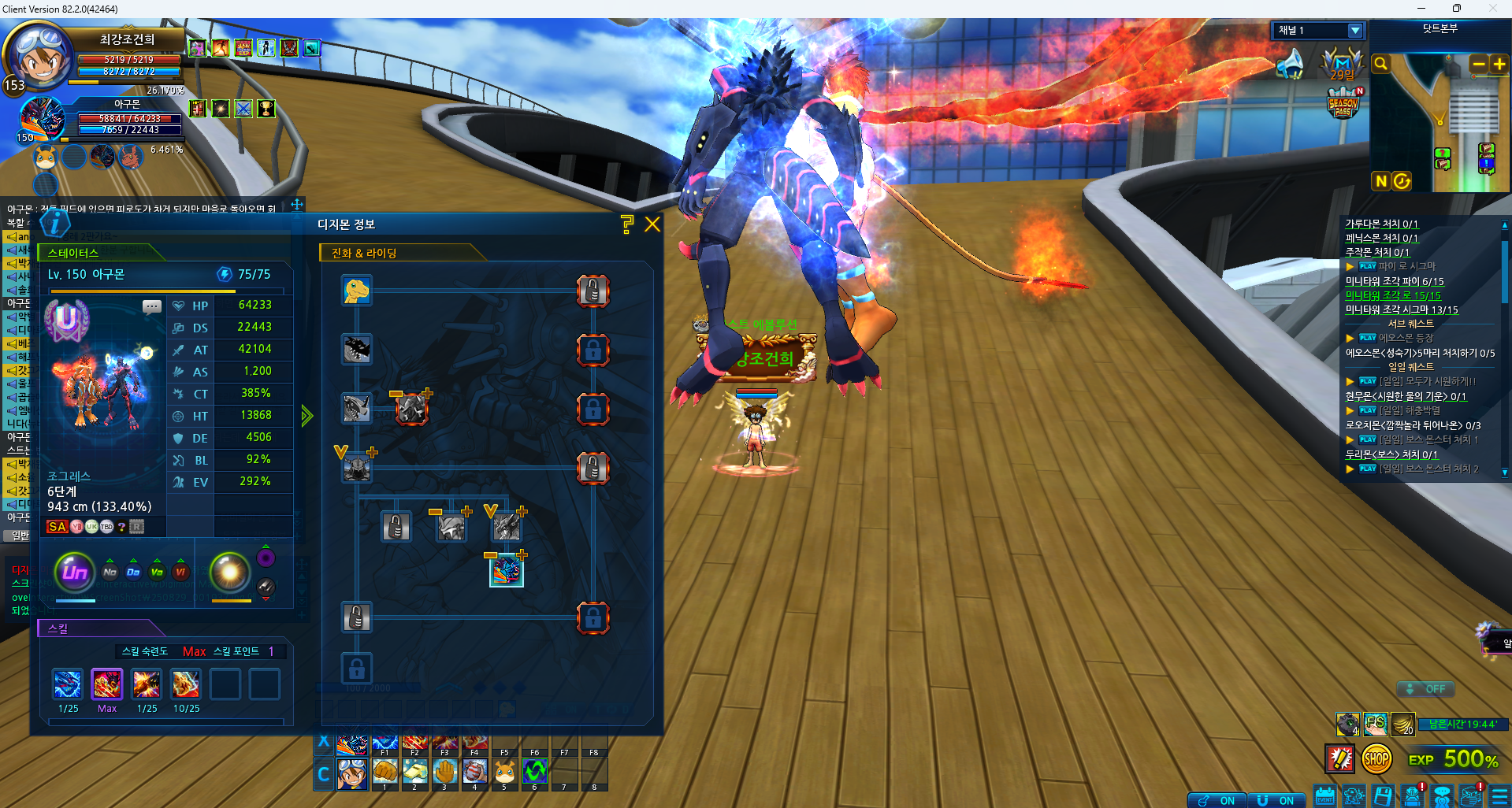
Task: Open the gold SHOP button
Action: pyautogui.click(x=1376, y=759)
